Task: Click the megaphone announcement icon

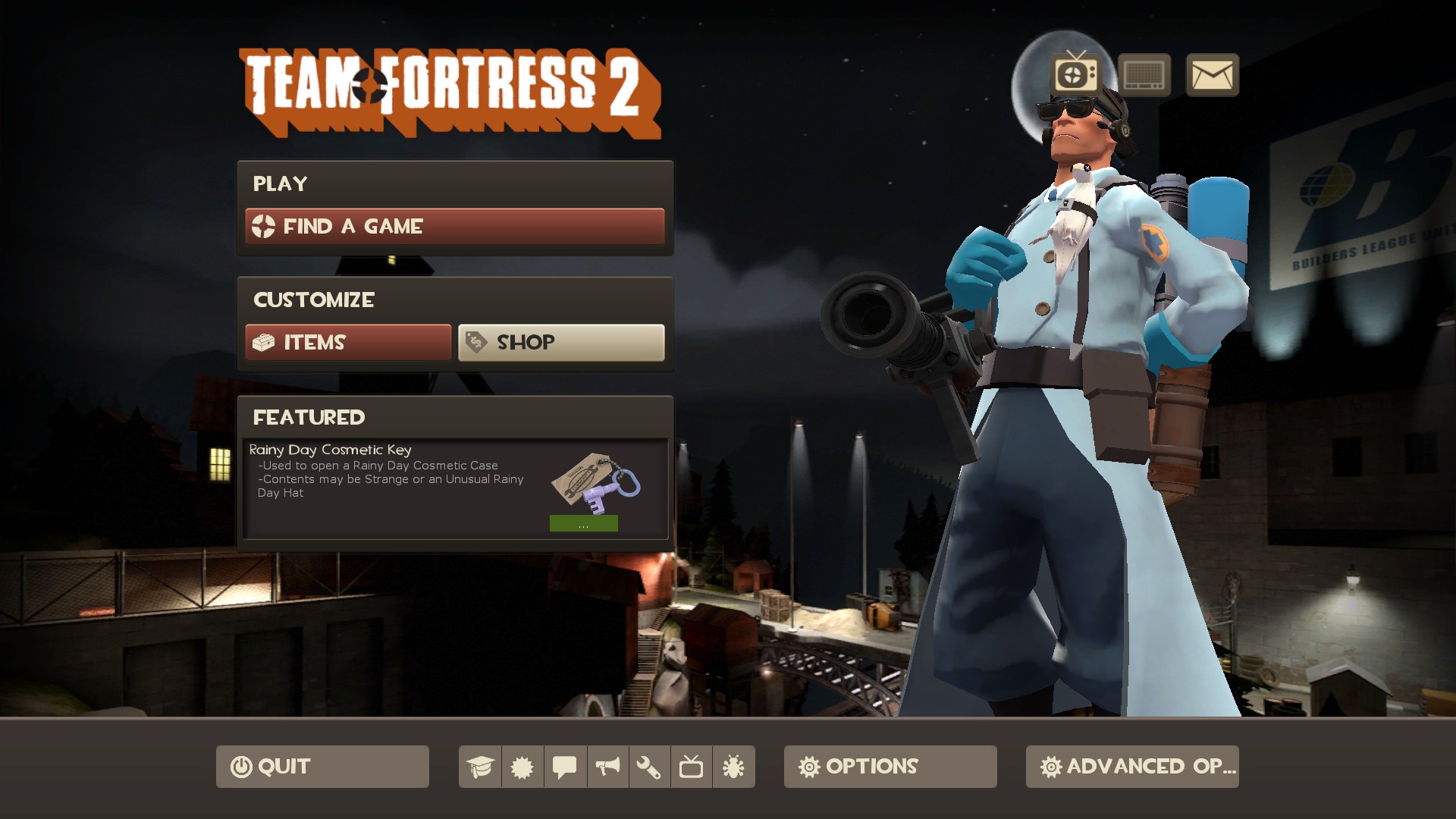Action: (607, 767)
